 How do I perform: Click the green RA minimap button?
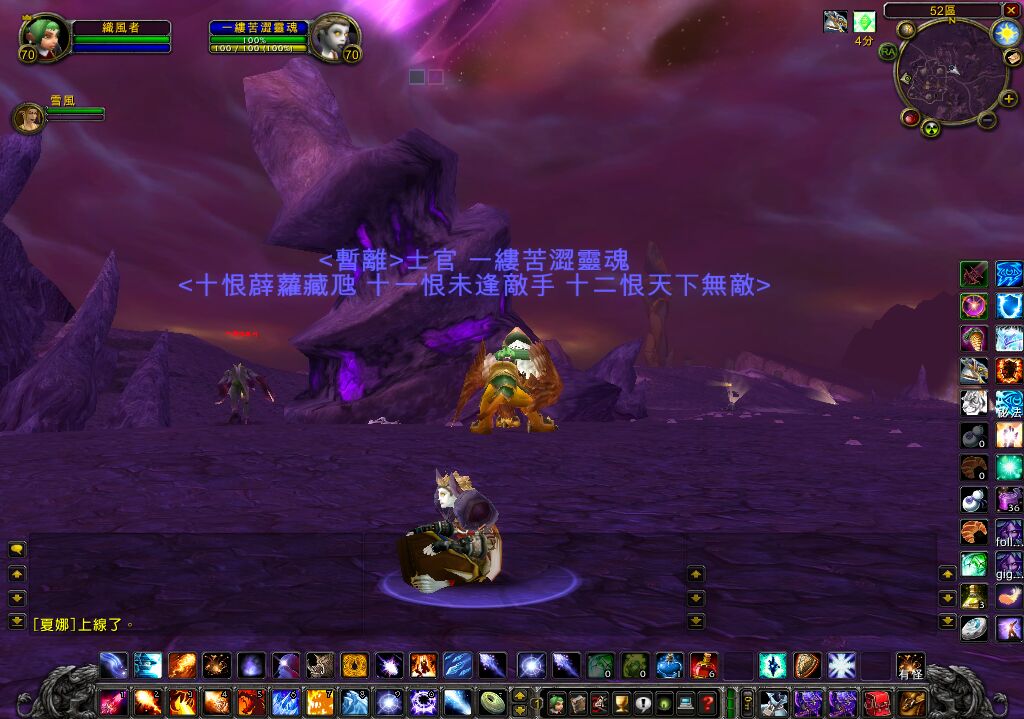886,50
